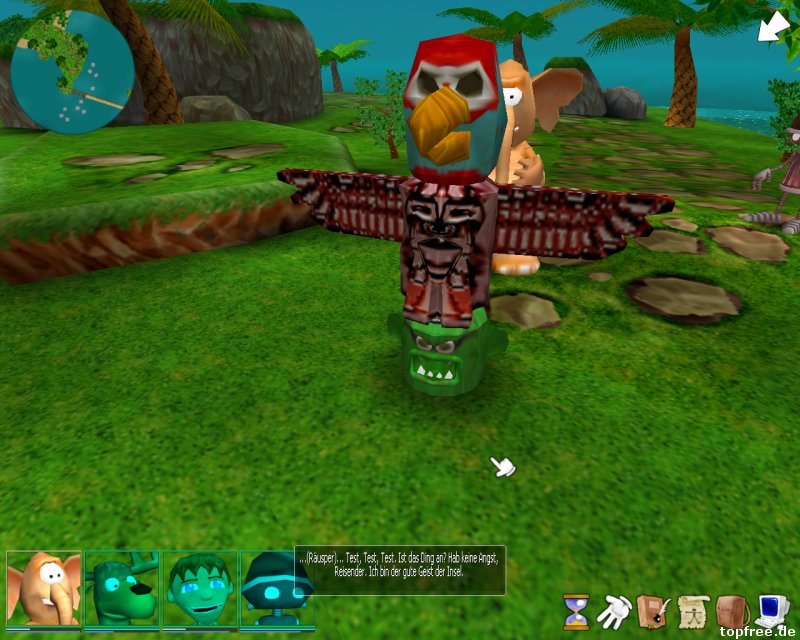The width and height of the screenshot is (800, 640).
Task: Choose the green-haired boy character portrait
Action: pyautogui.click(x=199, y=589)
